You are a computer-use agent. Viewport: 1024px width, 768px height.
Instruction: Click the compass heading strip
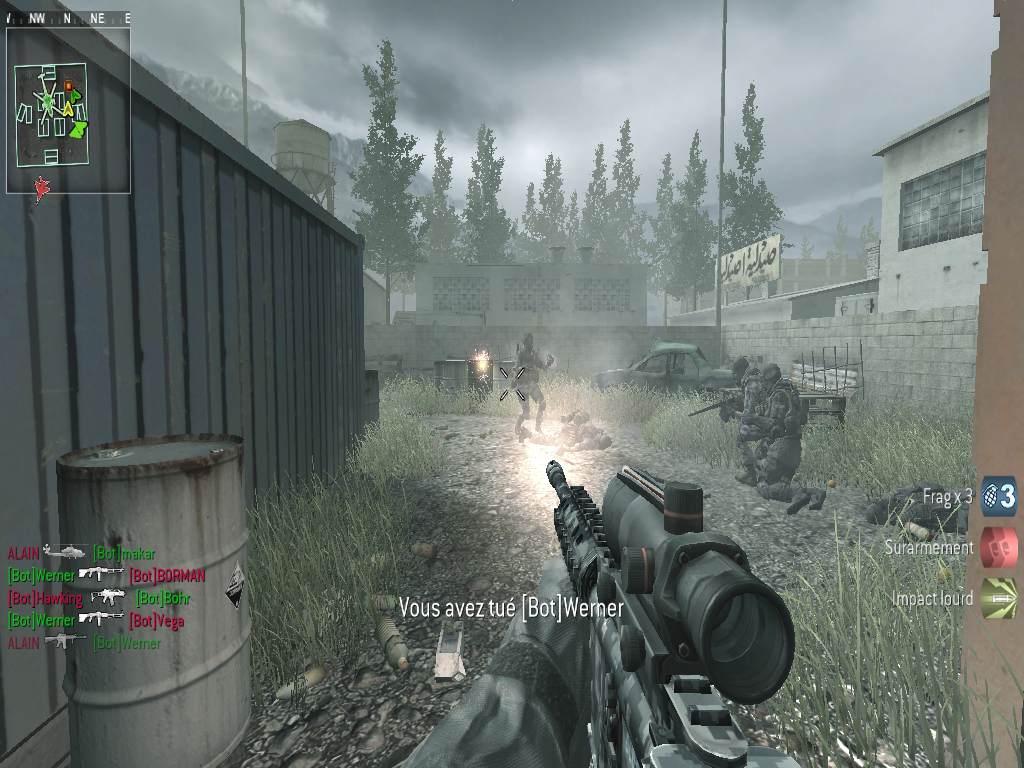[68, 17]
